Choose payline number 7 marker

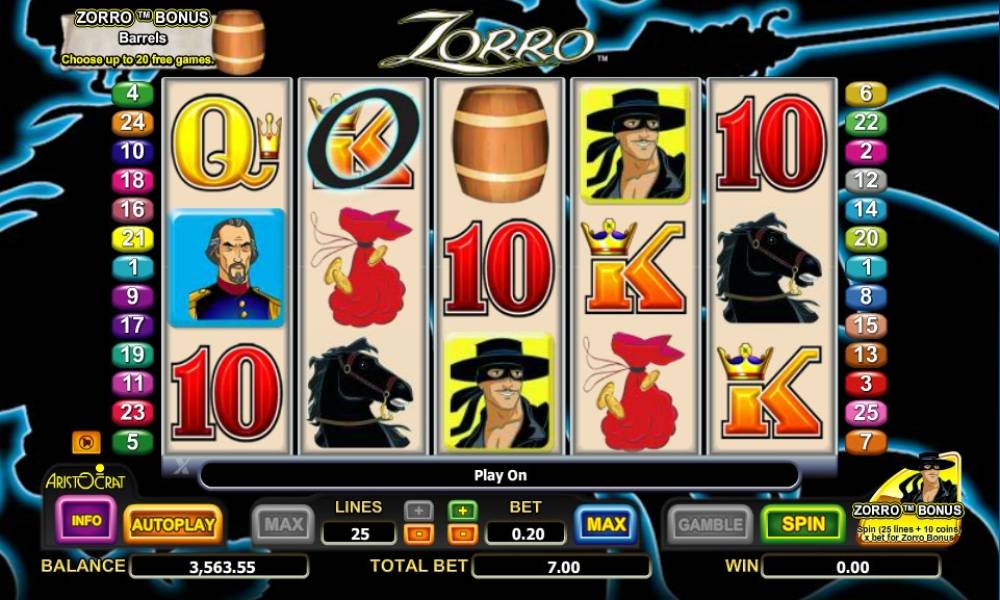pyautogui.click(x=866, y=441)
